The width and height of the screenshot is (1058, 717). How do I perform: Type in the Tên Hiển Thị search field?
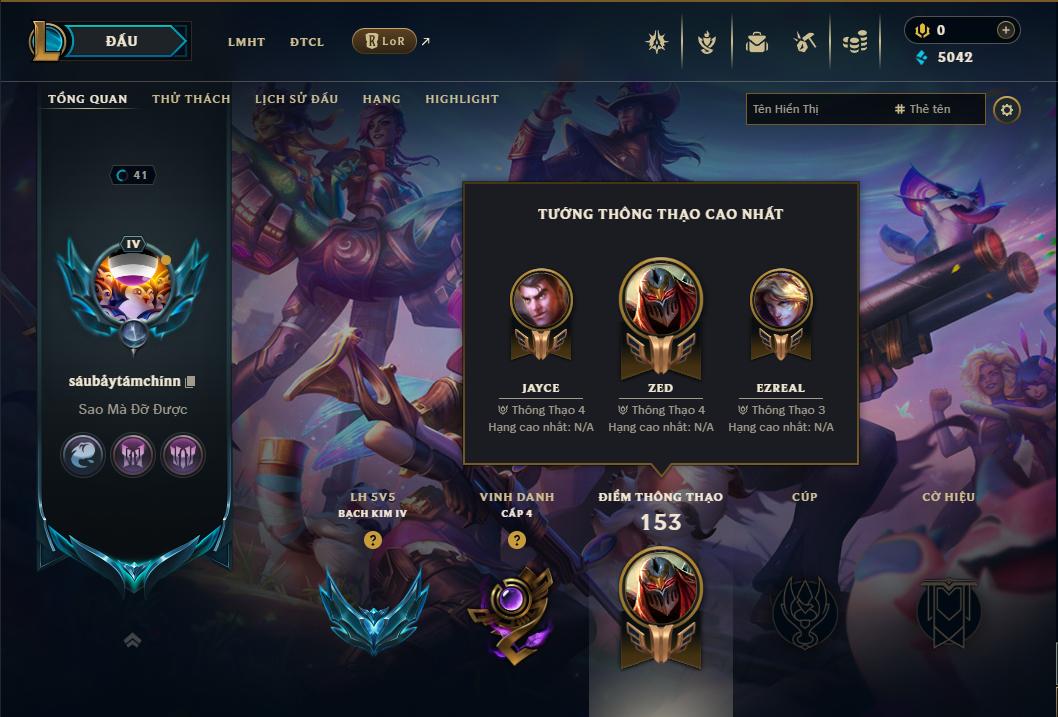point(815,109)
